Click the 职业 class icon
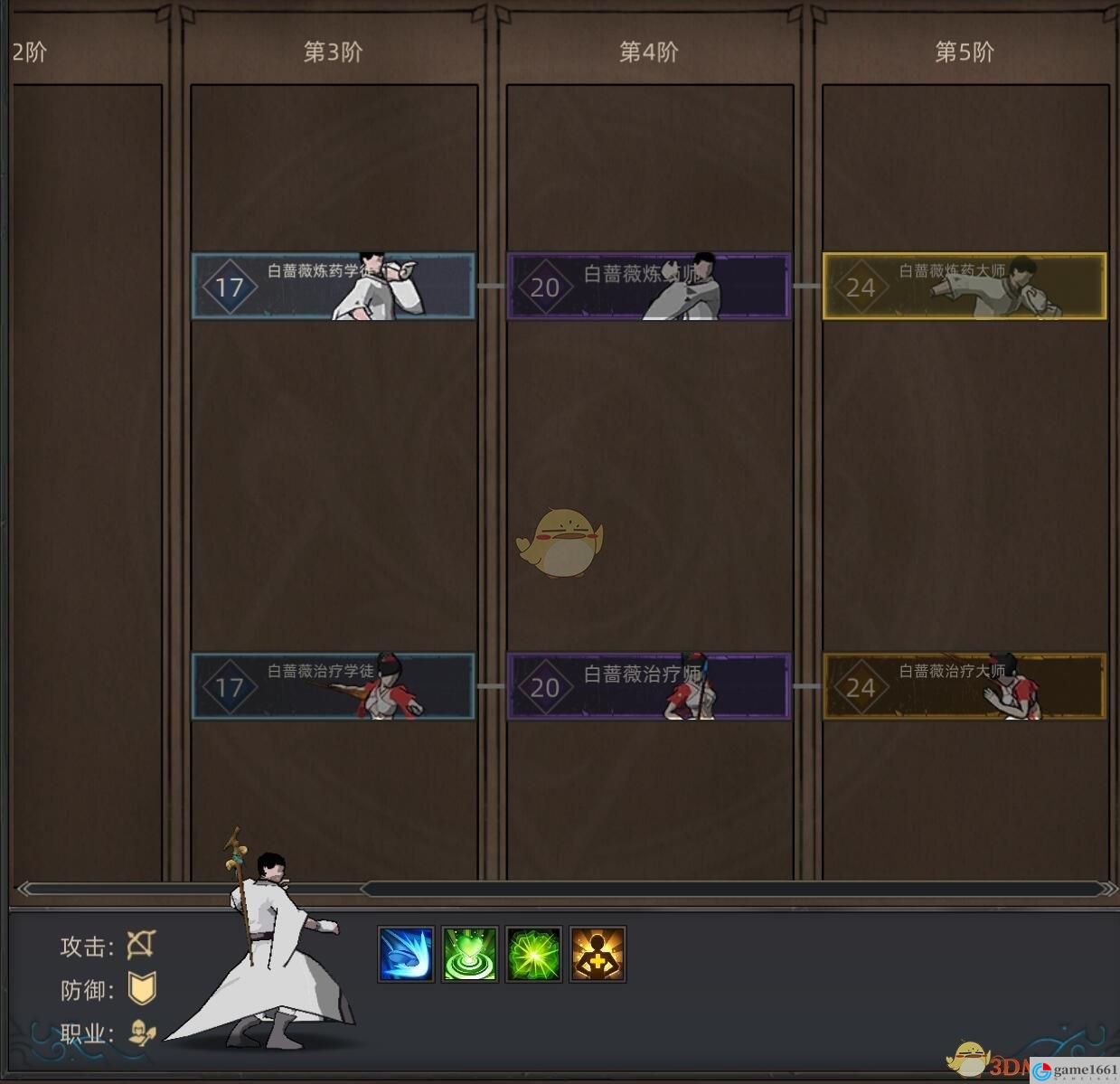1120x1084 pixels. pyautogui.click(x=142, y=1032)
